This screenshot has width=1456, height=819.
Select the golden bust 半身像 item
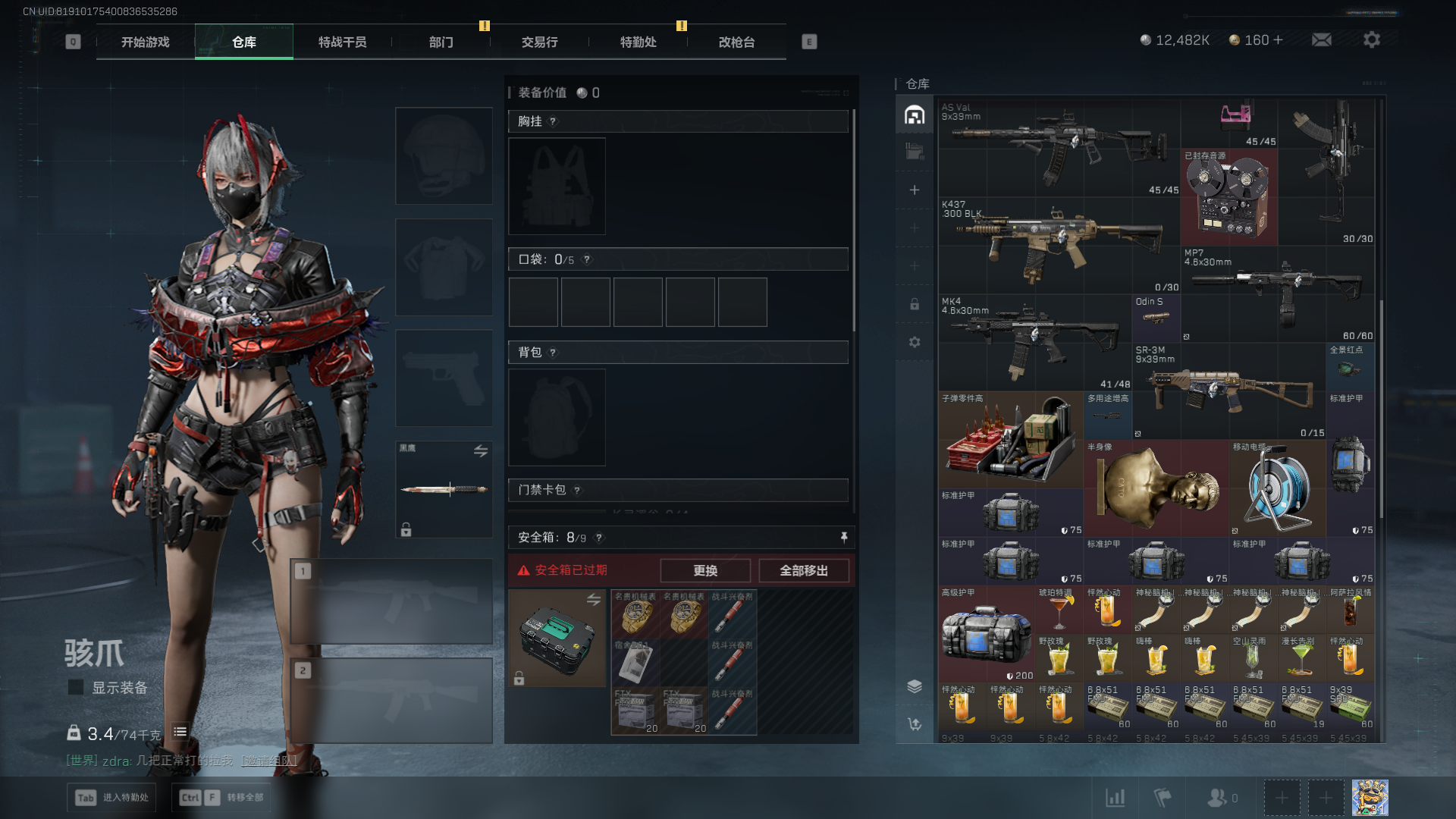(1156, 488)
